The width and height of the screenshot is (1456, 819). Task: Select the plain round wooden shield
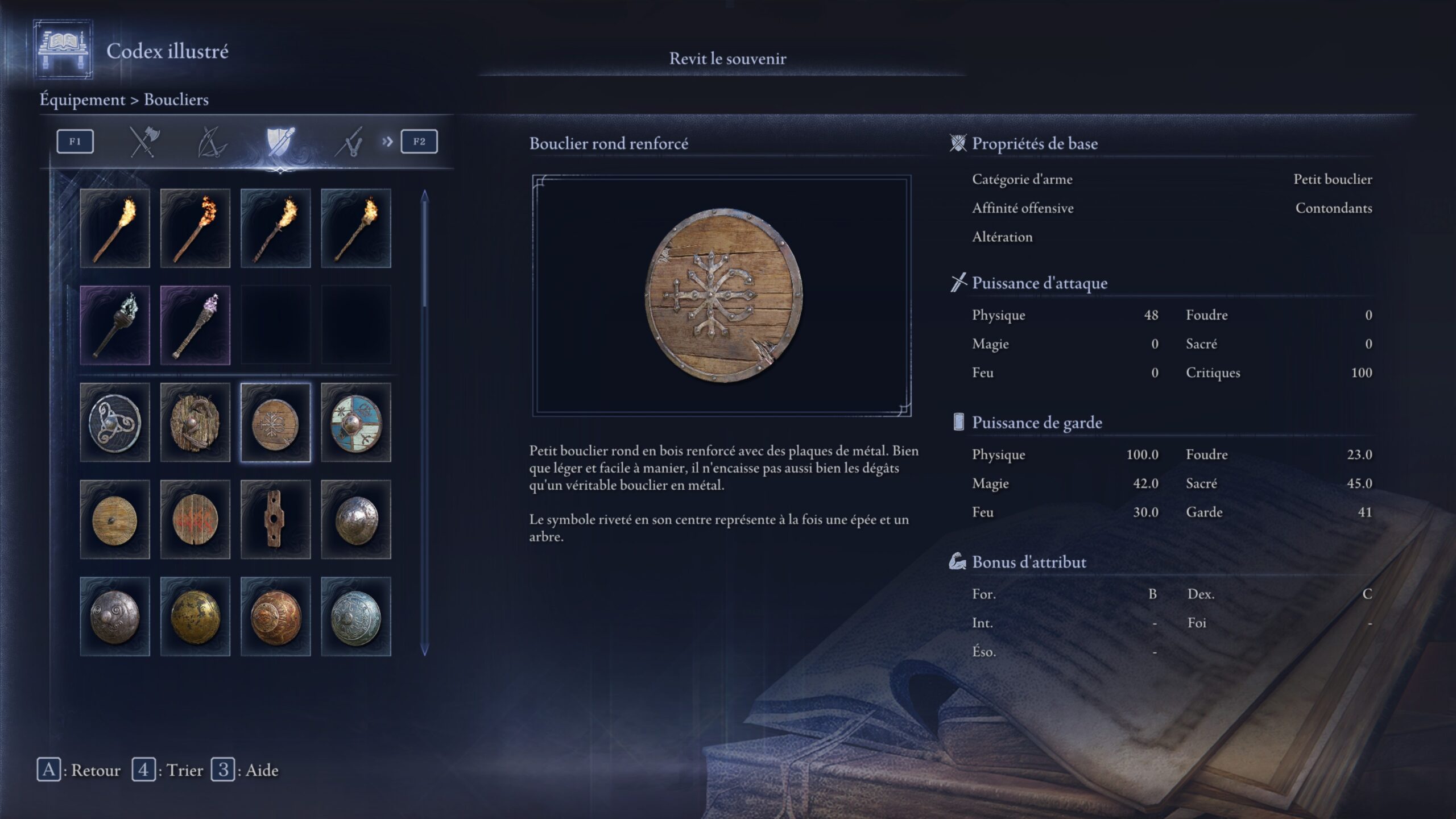115,519
